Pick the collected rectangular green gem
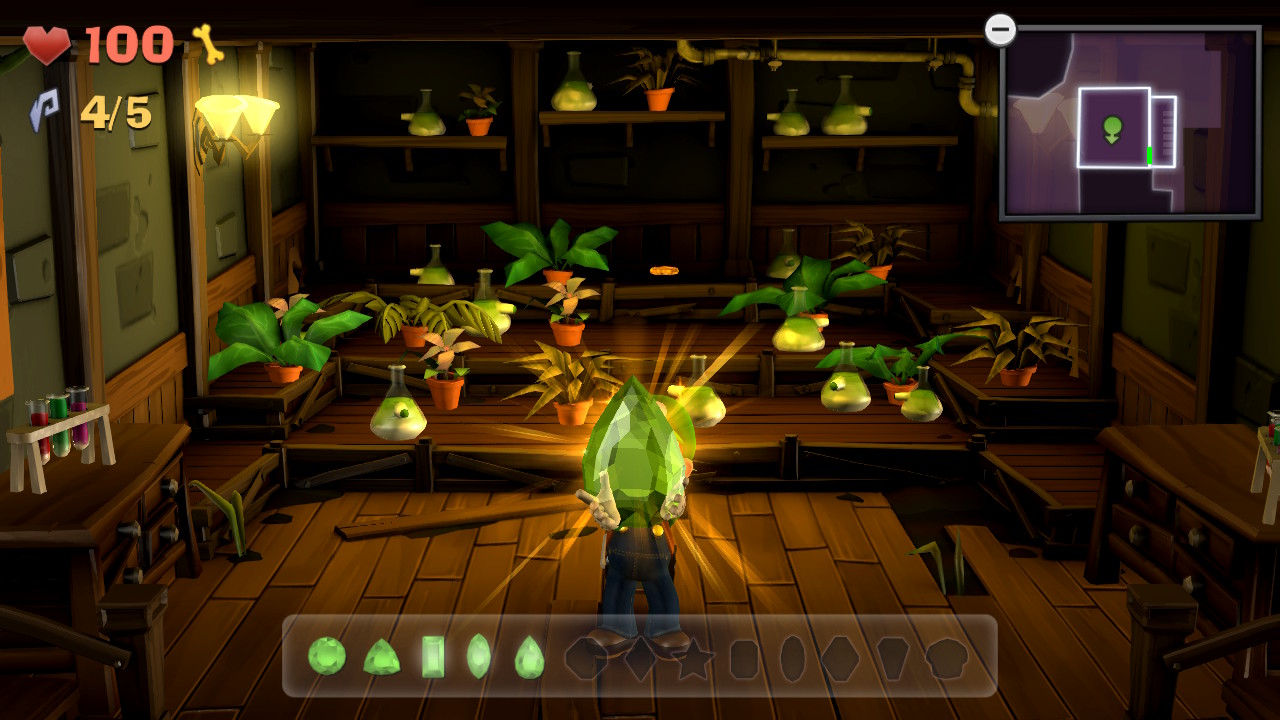This screenshot has height=720, width=1280. (433, 657)
